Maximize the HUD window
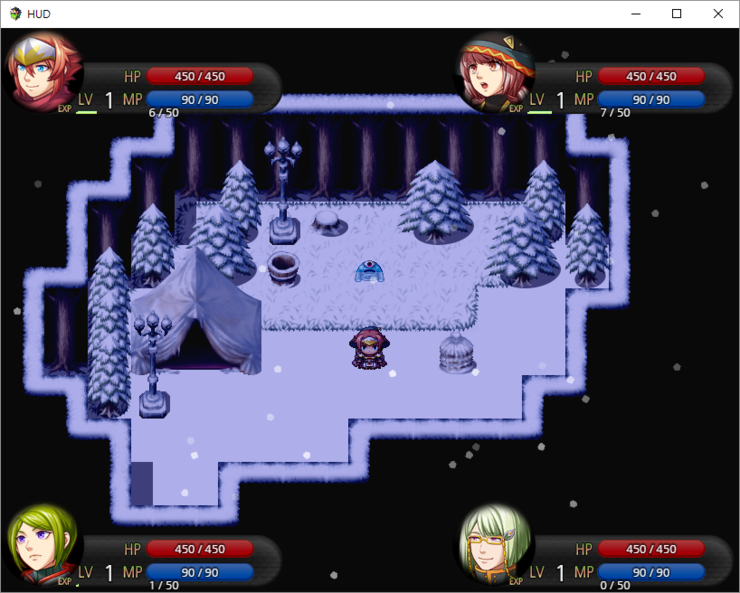This screenshot has height=593, width=740. point(676,14)
